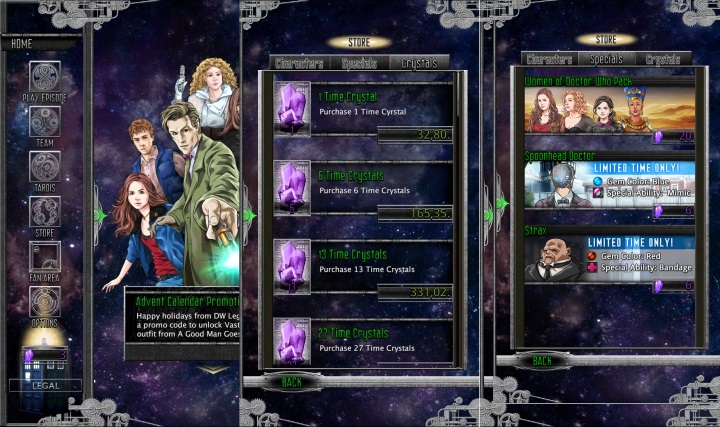Click the 32,80 price button
The image size is (720, 427).
(x=415, y=133)
